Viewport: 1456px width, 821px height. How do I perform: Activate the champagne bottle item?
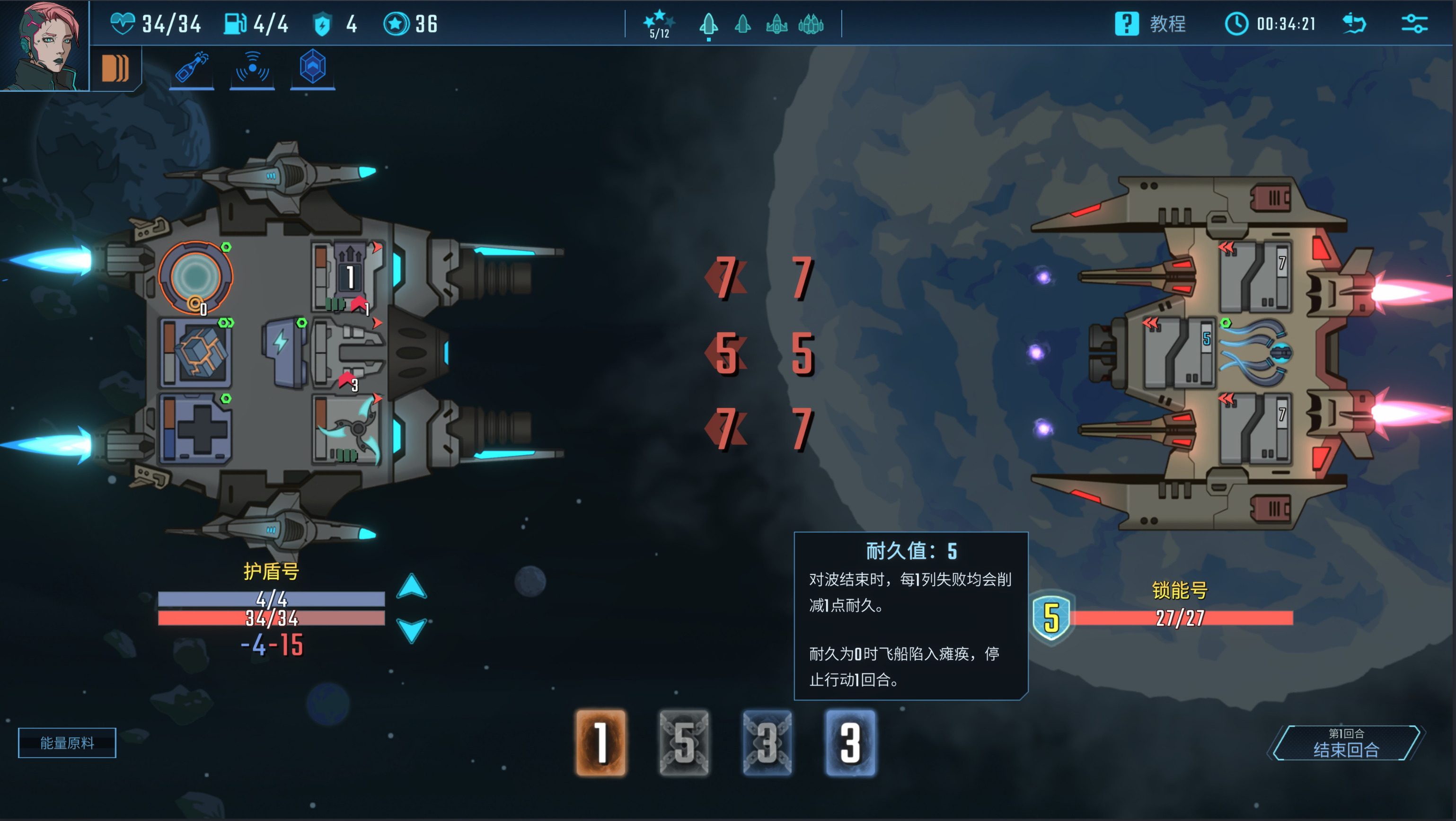click(x=192, y=68)
